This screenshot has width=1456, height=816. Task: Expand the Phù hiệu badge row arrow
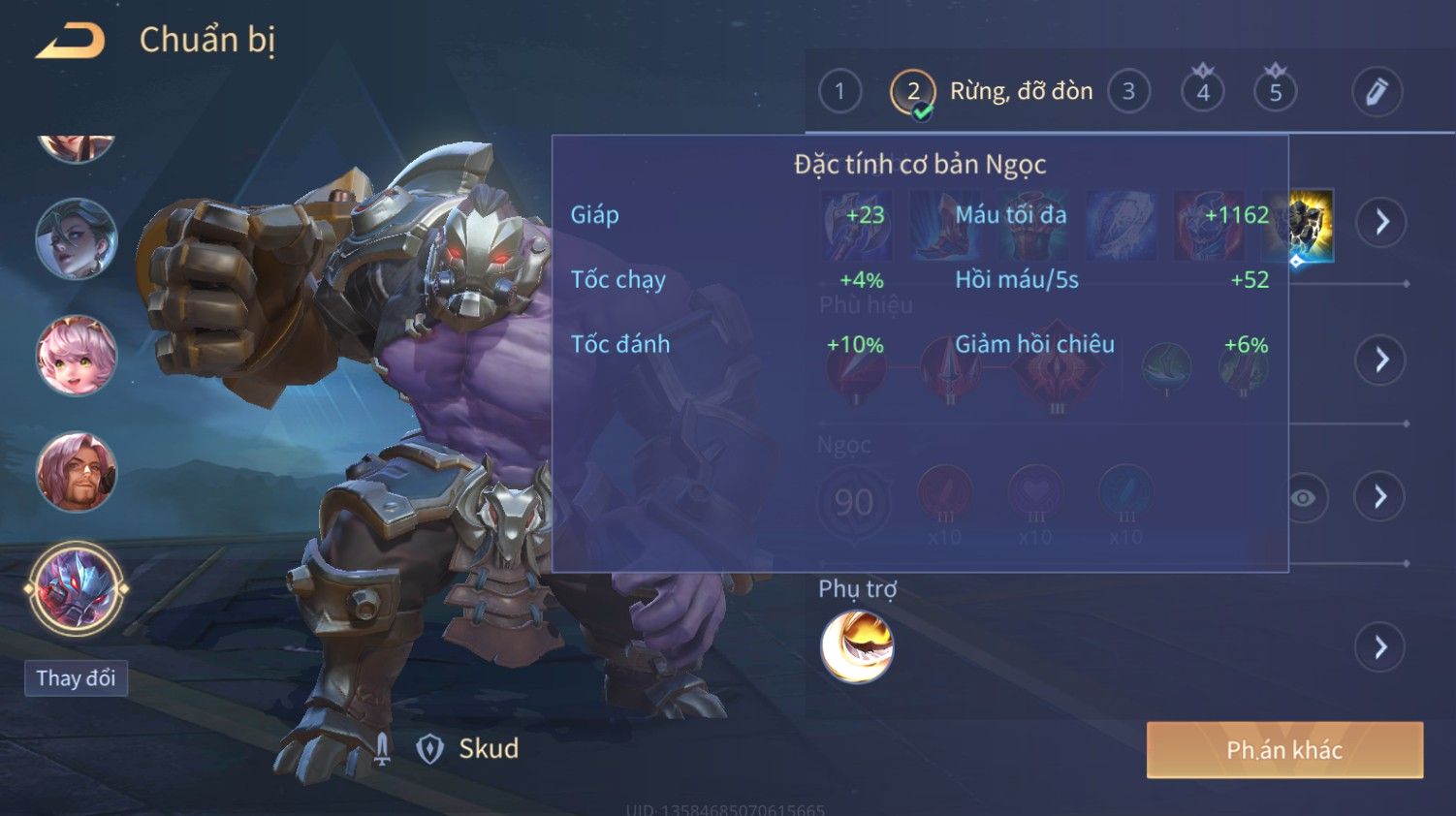click(x=1380, y=361)
